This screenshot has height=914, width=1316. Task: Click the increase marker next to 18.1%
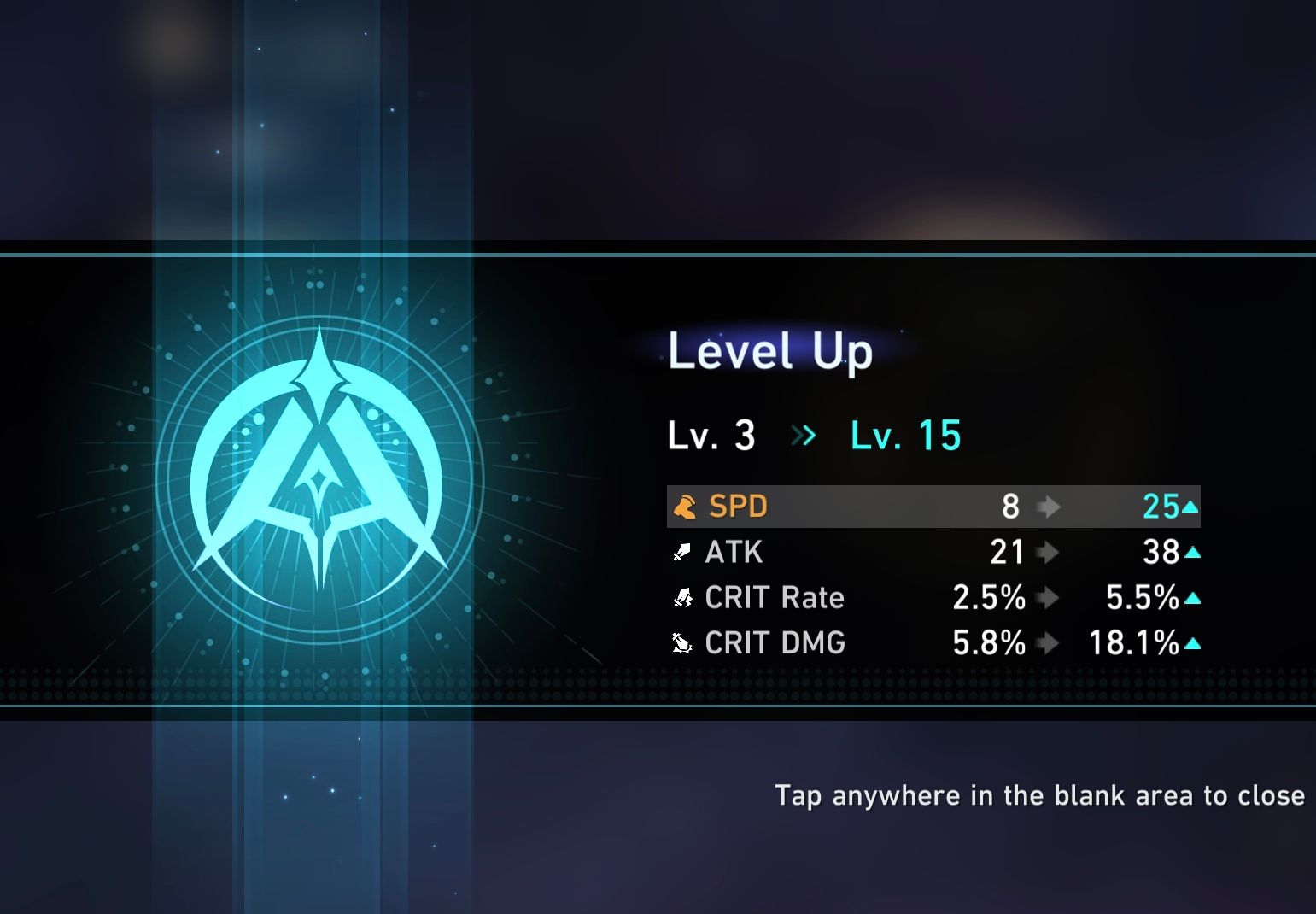pos(1193,645)
